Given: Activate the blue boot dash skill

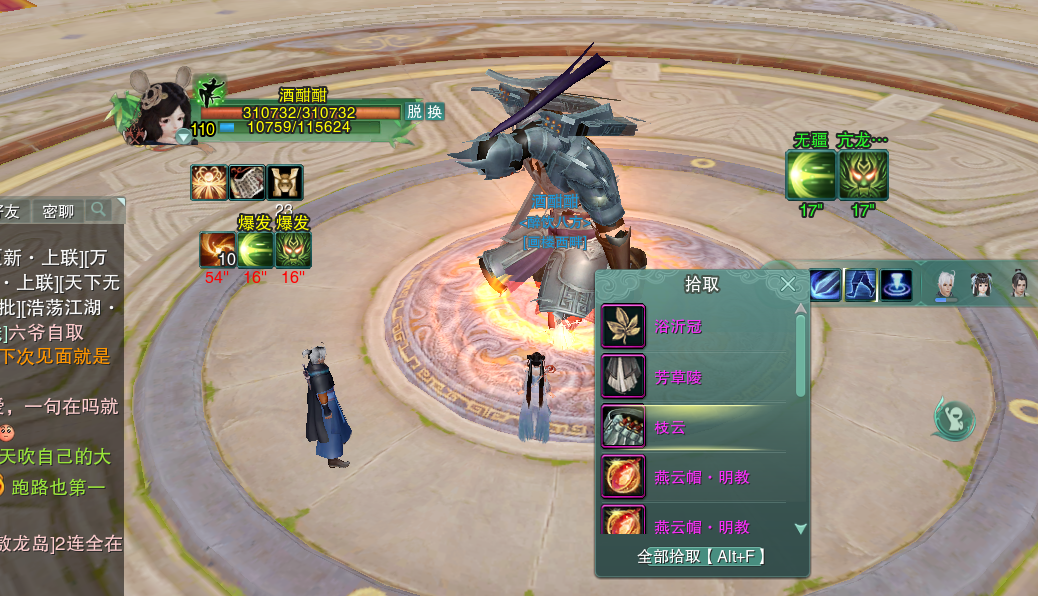Looking at the screenshot, I should point(860,285).
